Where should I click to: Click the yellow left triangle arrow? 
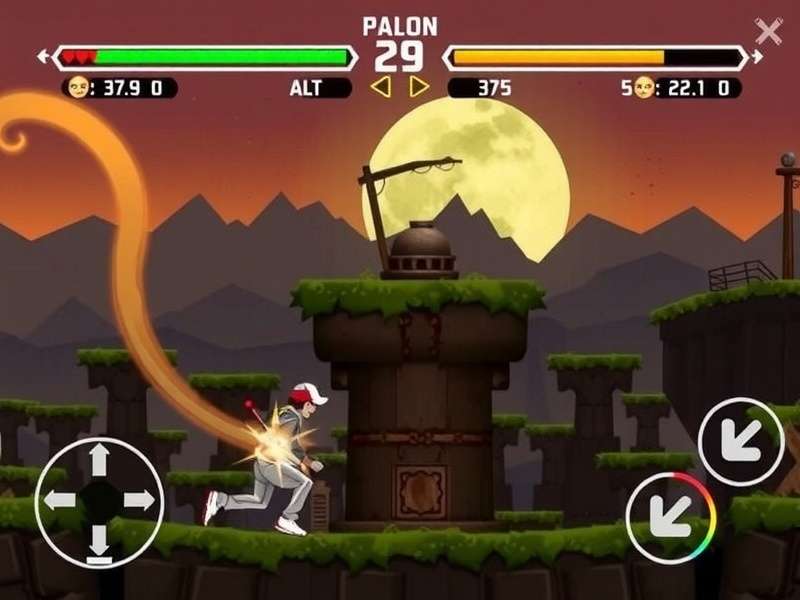pos(380,88)
